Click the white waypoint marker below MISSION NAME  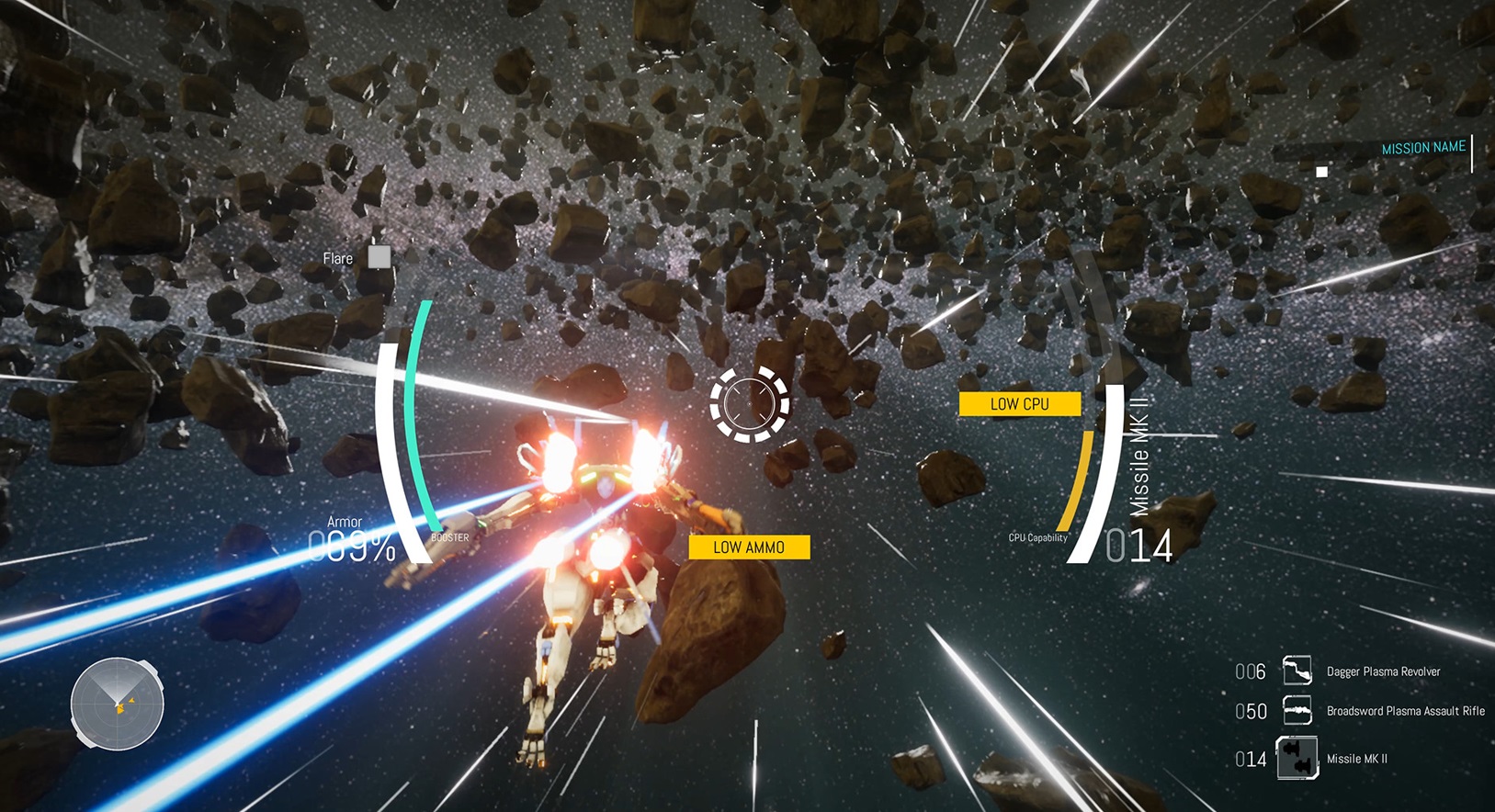click(x=1320, y=170)
